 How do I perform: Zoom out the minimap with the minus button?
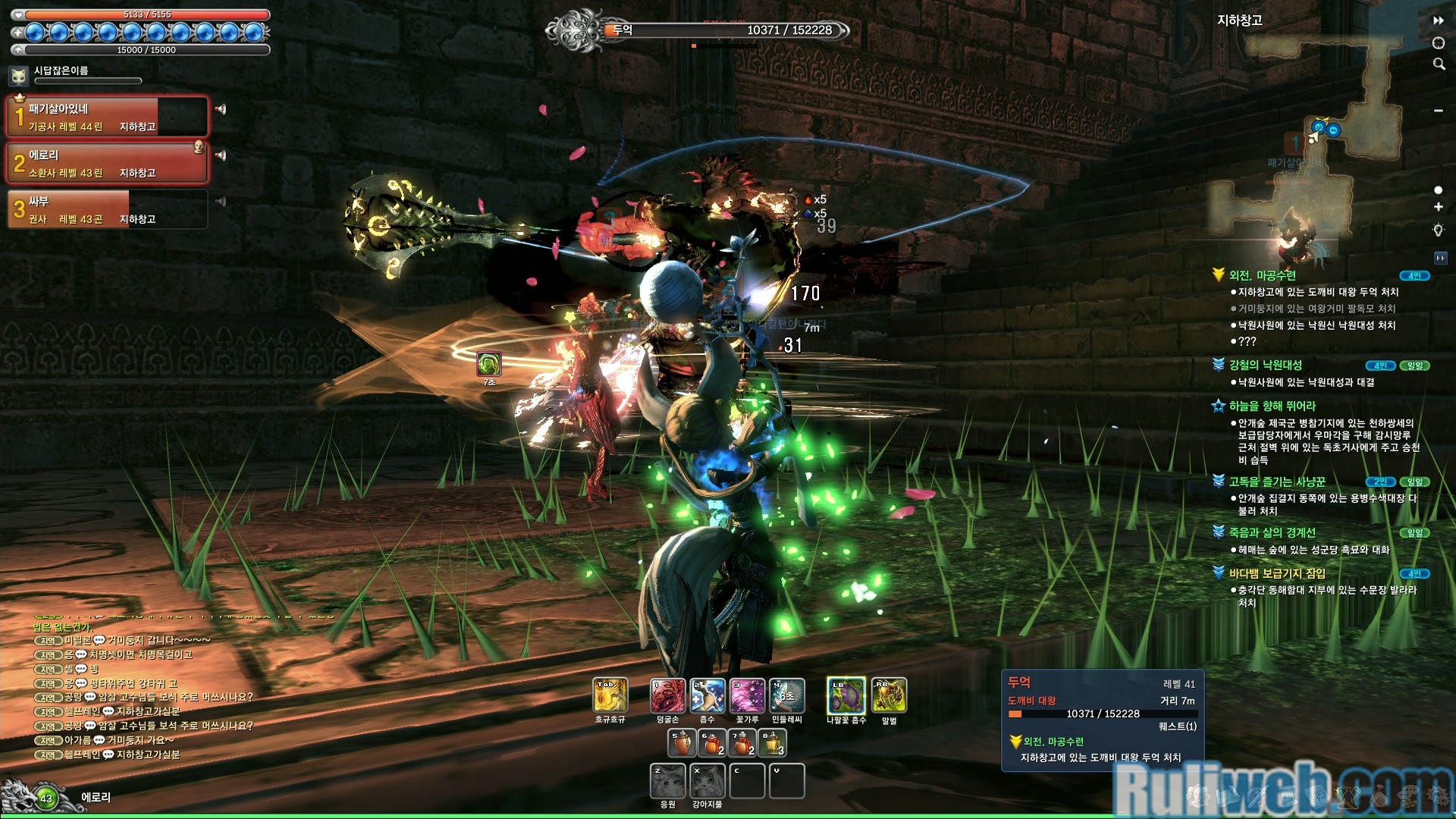point(1438,111)
